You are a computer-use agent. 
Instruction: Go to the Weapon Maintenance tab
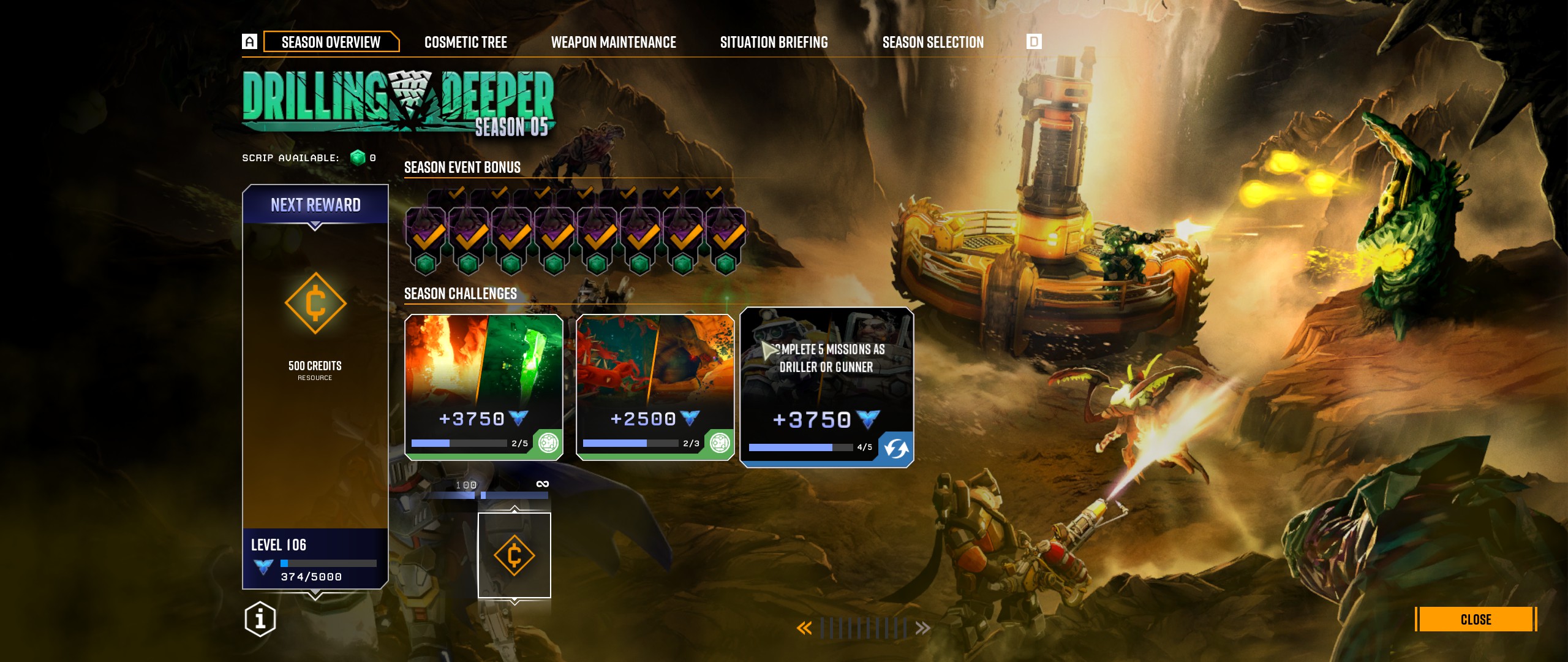(613, 42)
